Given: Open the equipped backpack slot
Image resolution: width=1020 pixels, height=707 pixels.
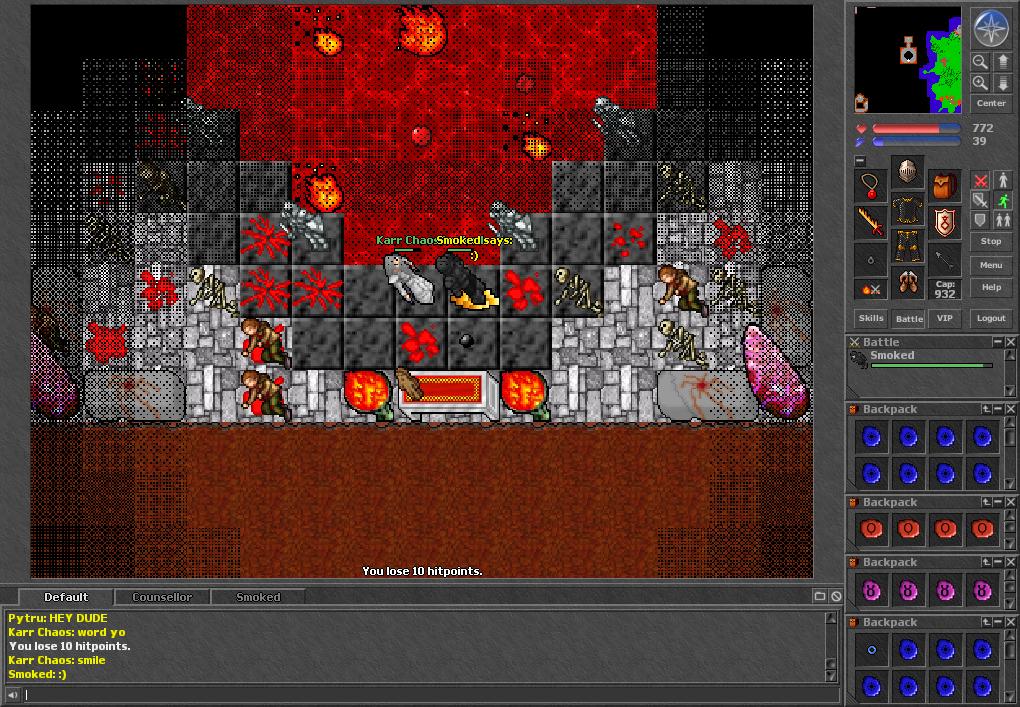Looking at the screenshot, I should pyautogui.click(x=945, y=186).
